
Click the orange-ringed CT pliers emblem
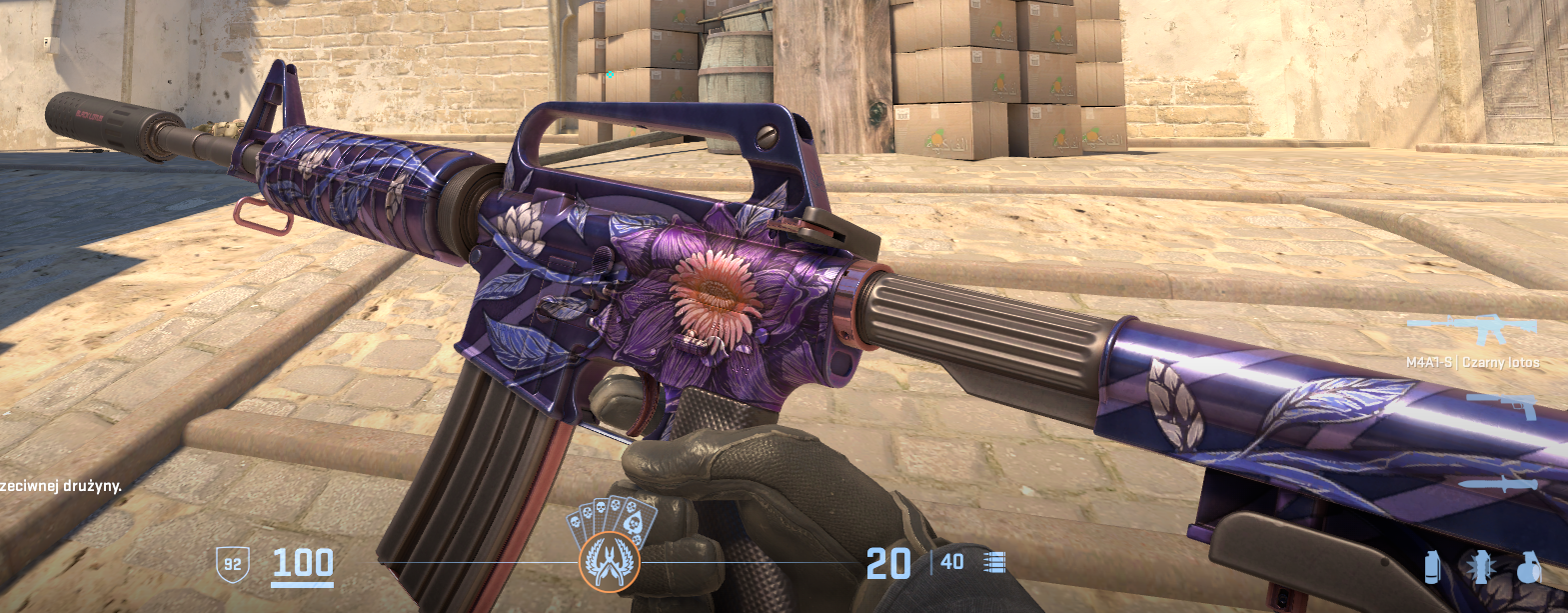click(x=609, y=563)
